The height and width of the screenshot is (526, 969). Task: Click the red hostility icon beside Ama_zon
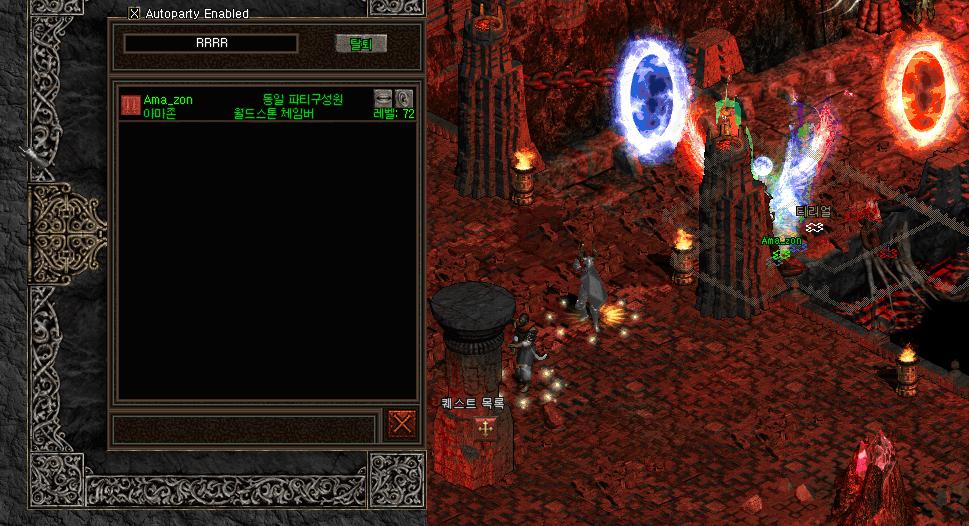(x=130, y=105)
